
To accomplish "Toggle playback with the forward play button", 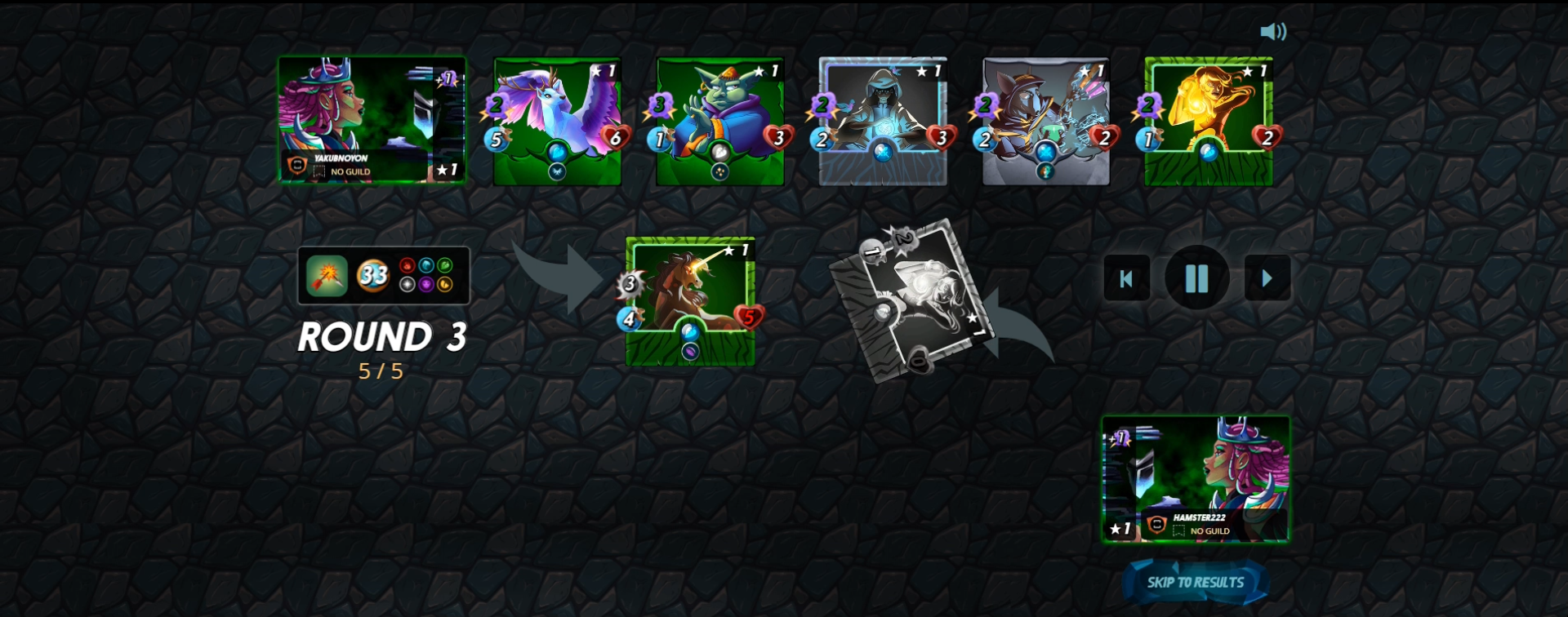I will [x=1267, y=278].
